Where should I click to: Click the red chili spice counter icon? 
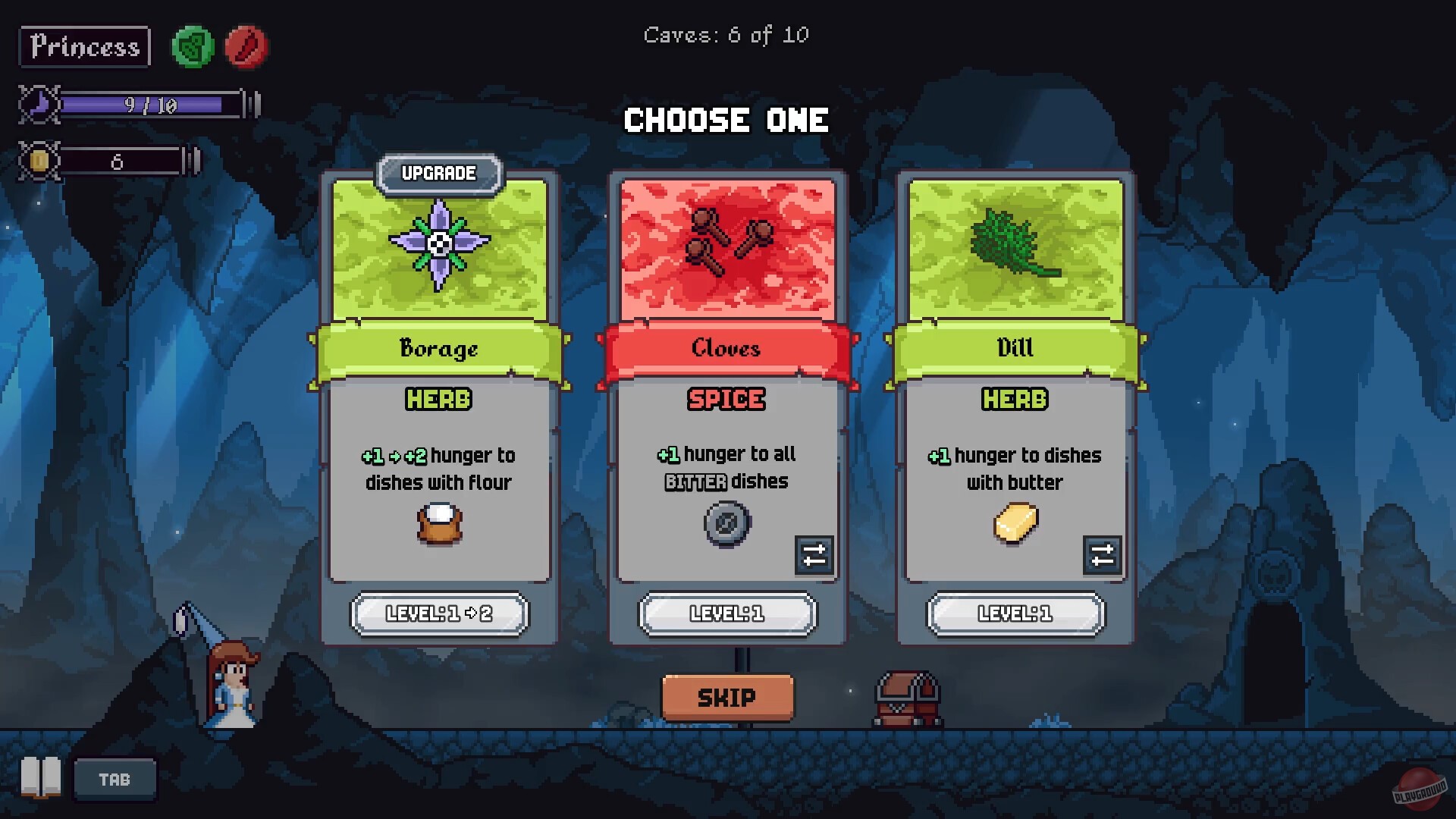click(246, 47)
